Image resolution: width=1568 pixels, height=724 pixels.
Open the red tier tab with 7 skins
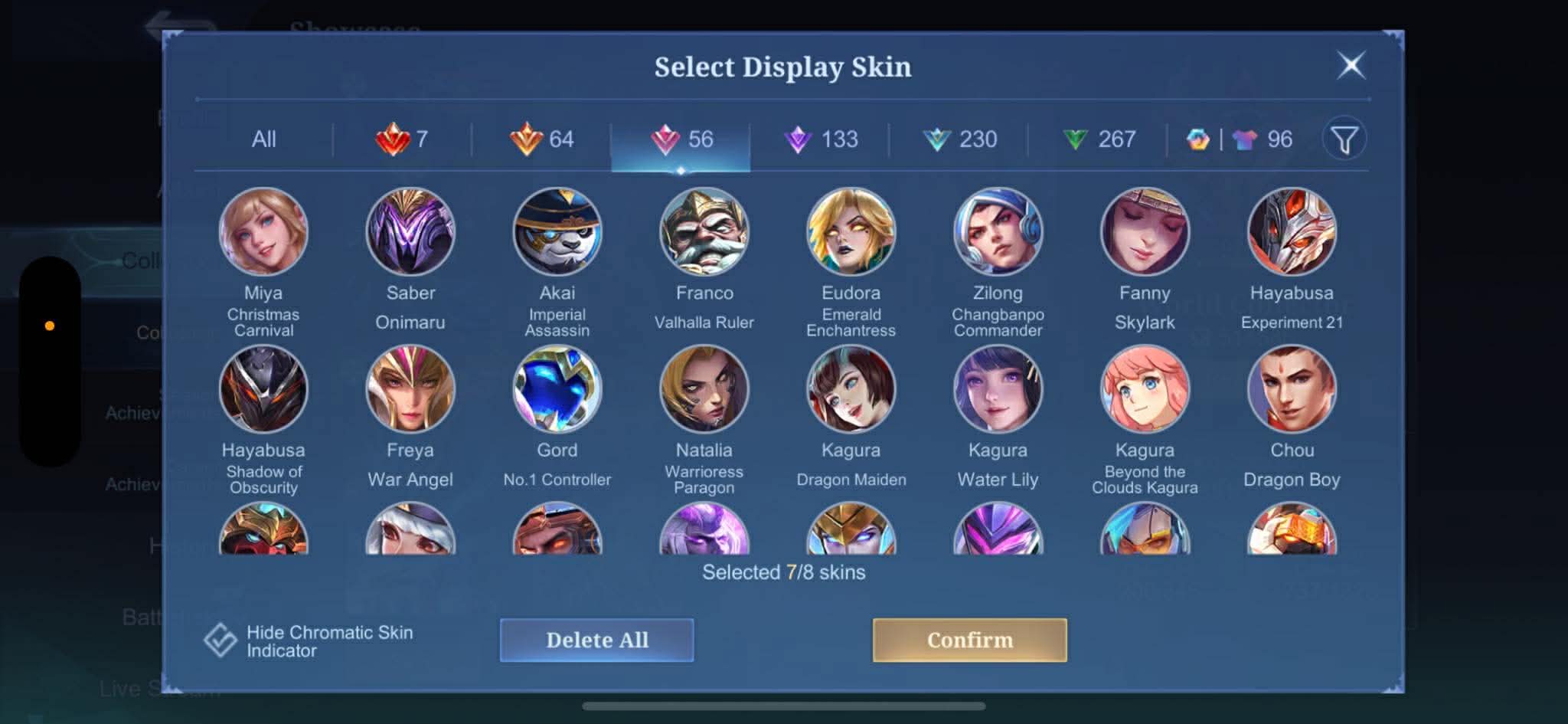pos(402,139)
